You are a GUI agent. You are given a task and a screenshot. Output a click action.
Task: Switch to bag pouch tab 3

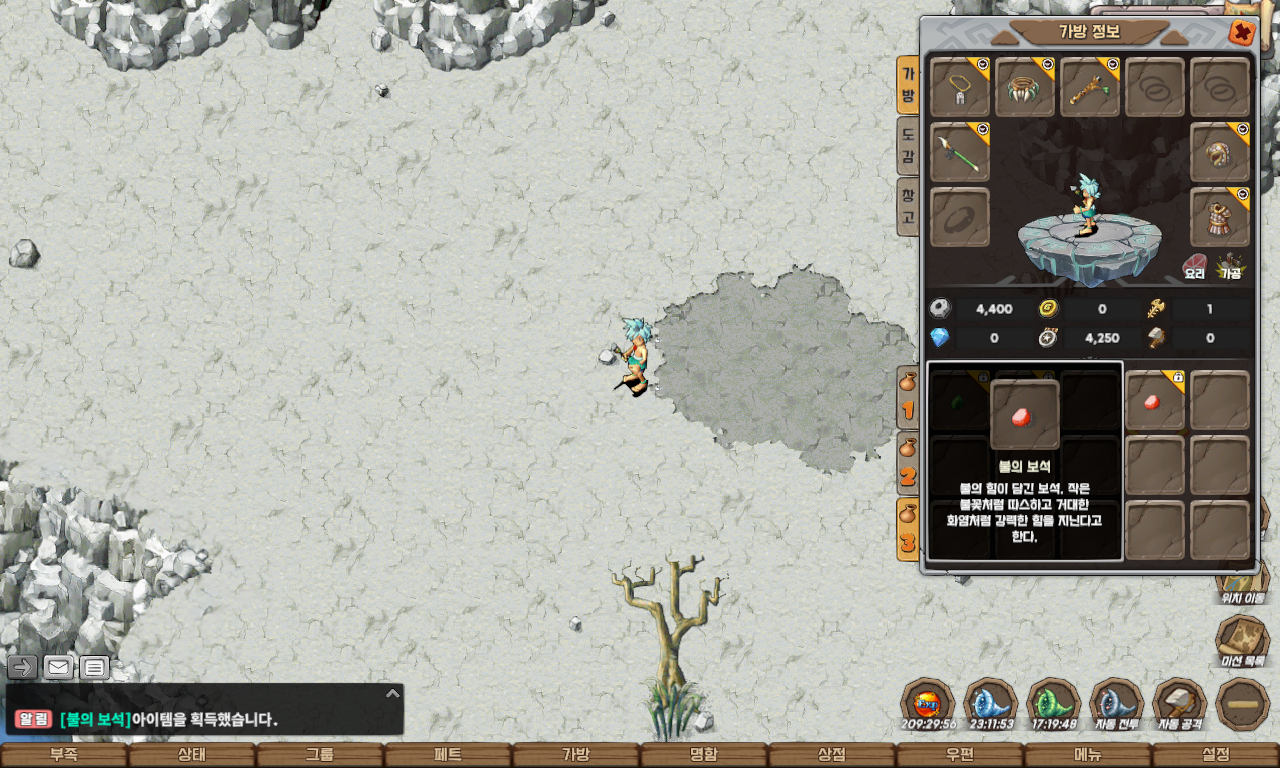908,528
